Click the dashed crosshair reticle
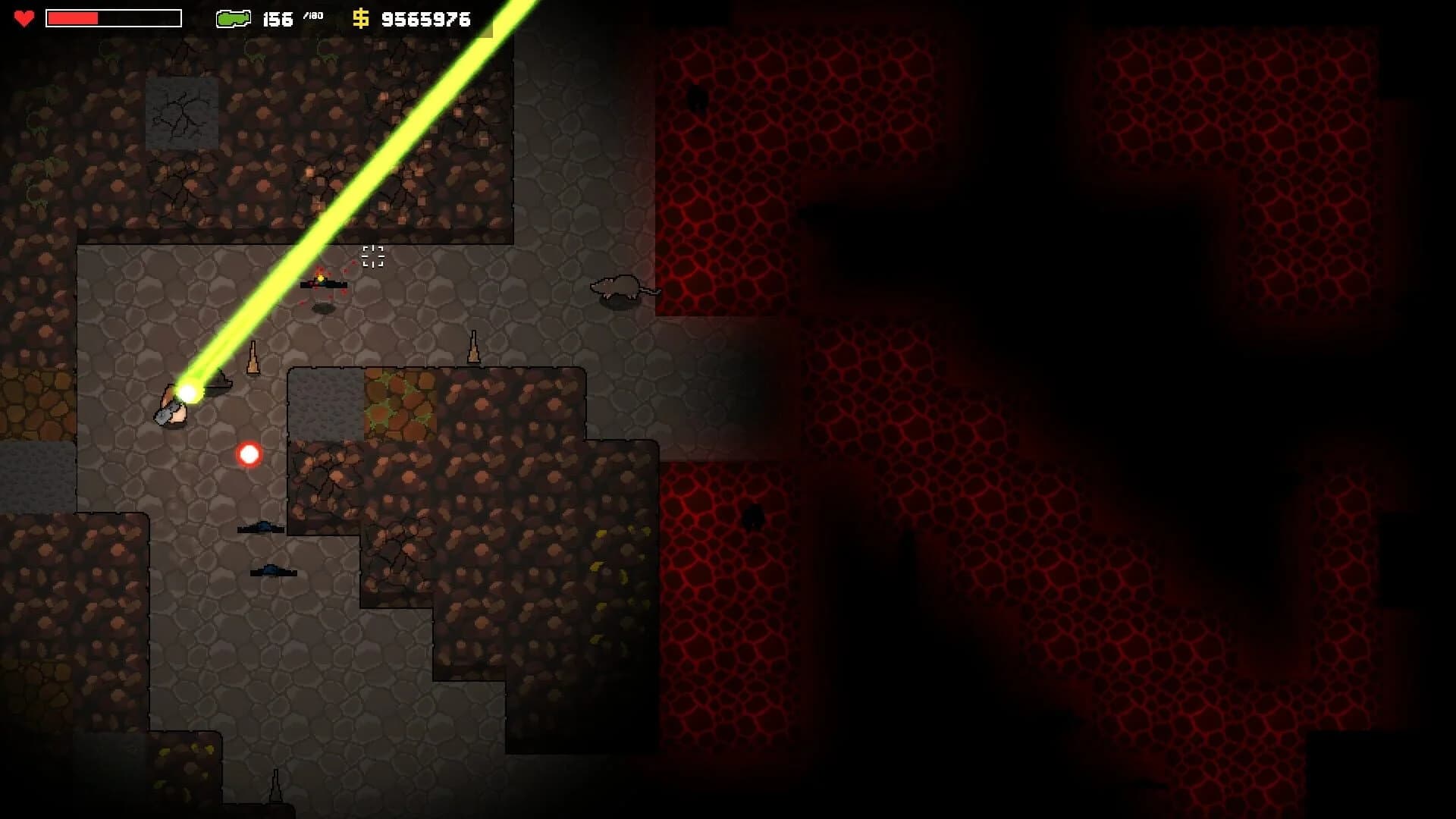1456x819 pixels. pos(373,258)
